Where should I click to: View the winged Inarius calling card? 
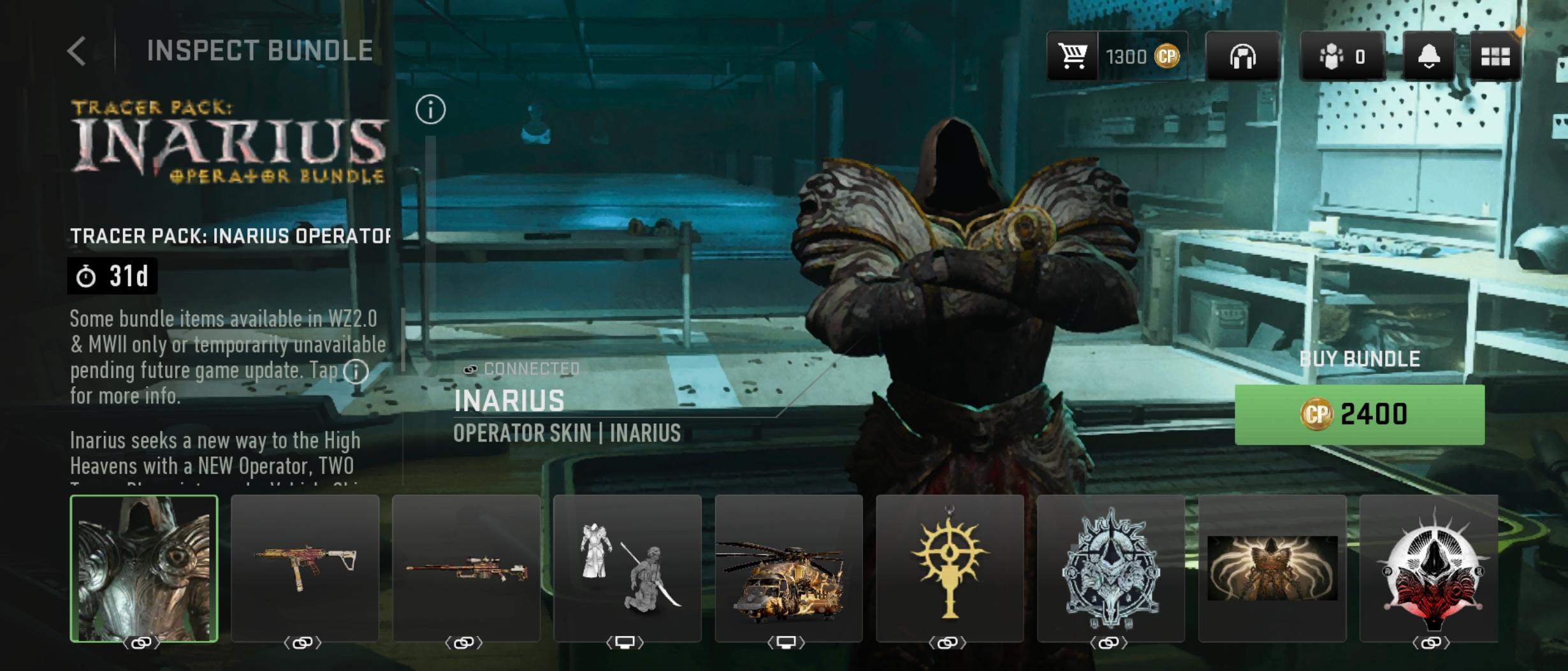tap(1272, 568)
